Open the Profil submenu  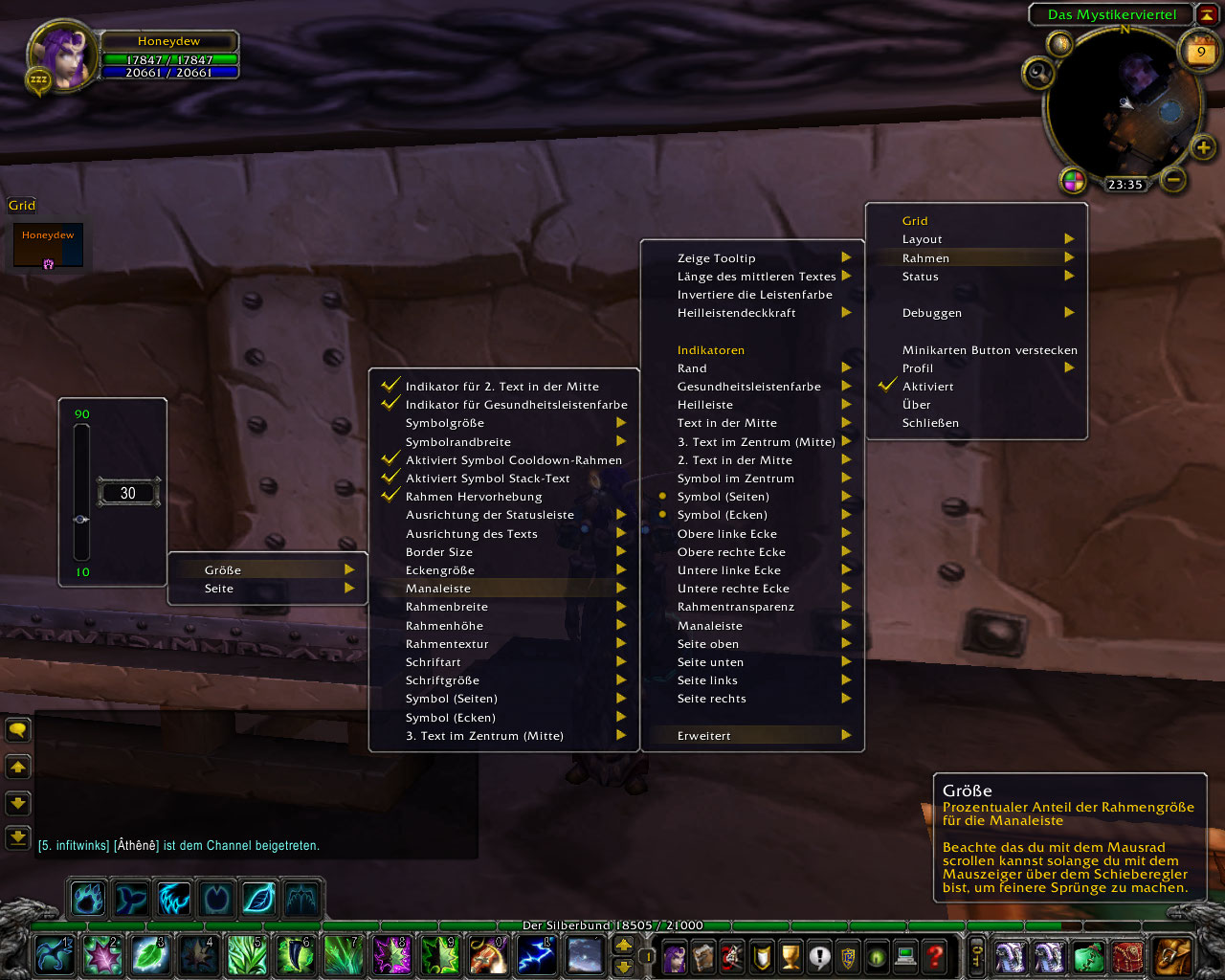(x=918, y=368)
